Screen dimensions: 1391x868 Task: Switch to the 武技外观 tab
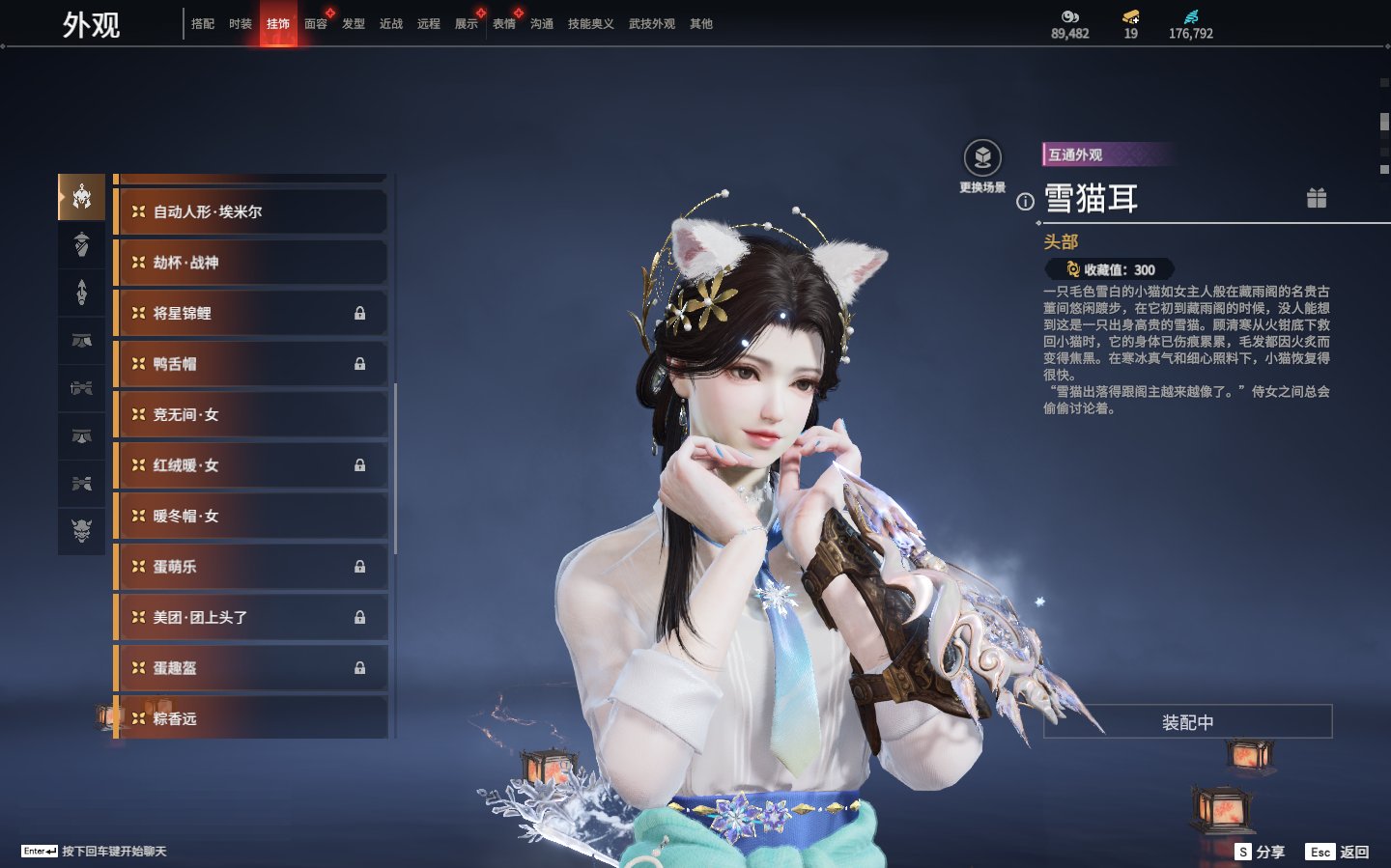pyautogui.click(x=652, y=24)
